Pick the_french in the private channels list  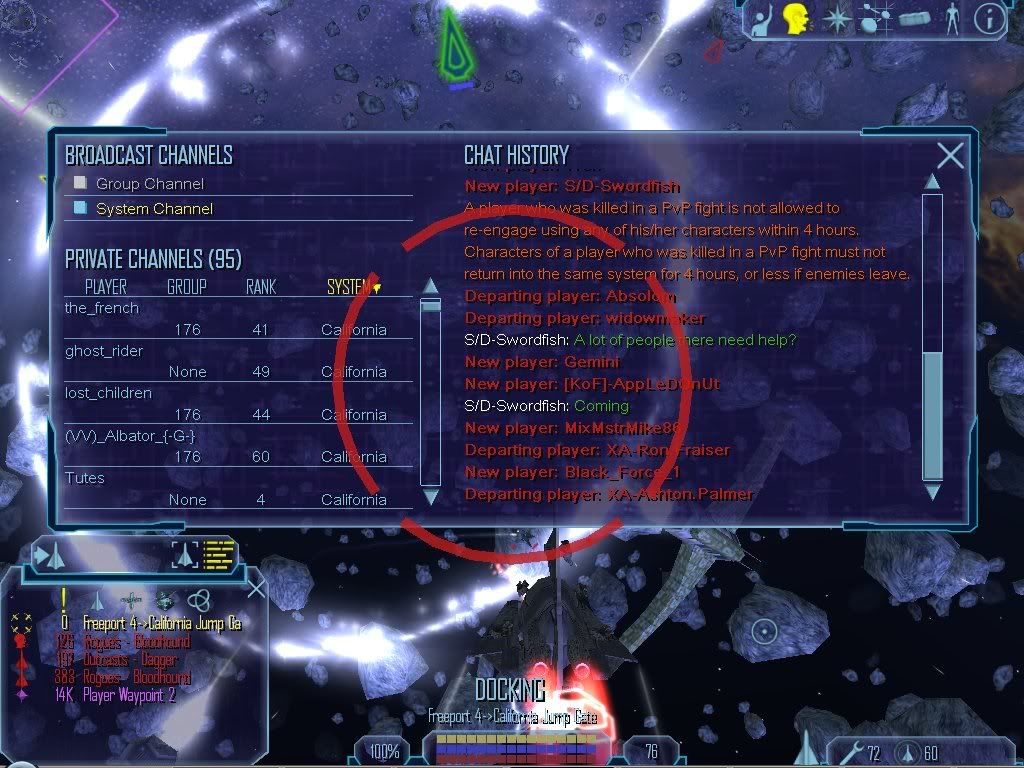click(102, 308)
